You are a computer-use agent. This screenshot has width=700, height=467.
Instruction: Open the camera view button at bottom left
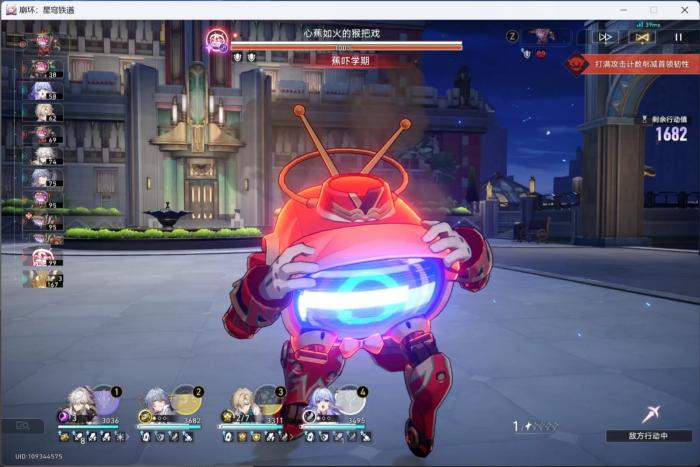pos(22,426)
